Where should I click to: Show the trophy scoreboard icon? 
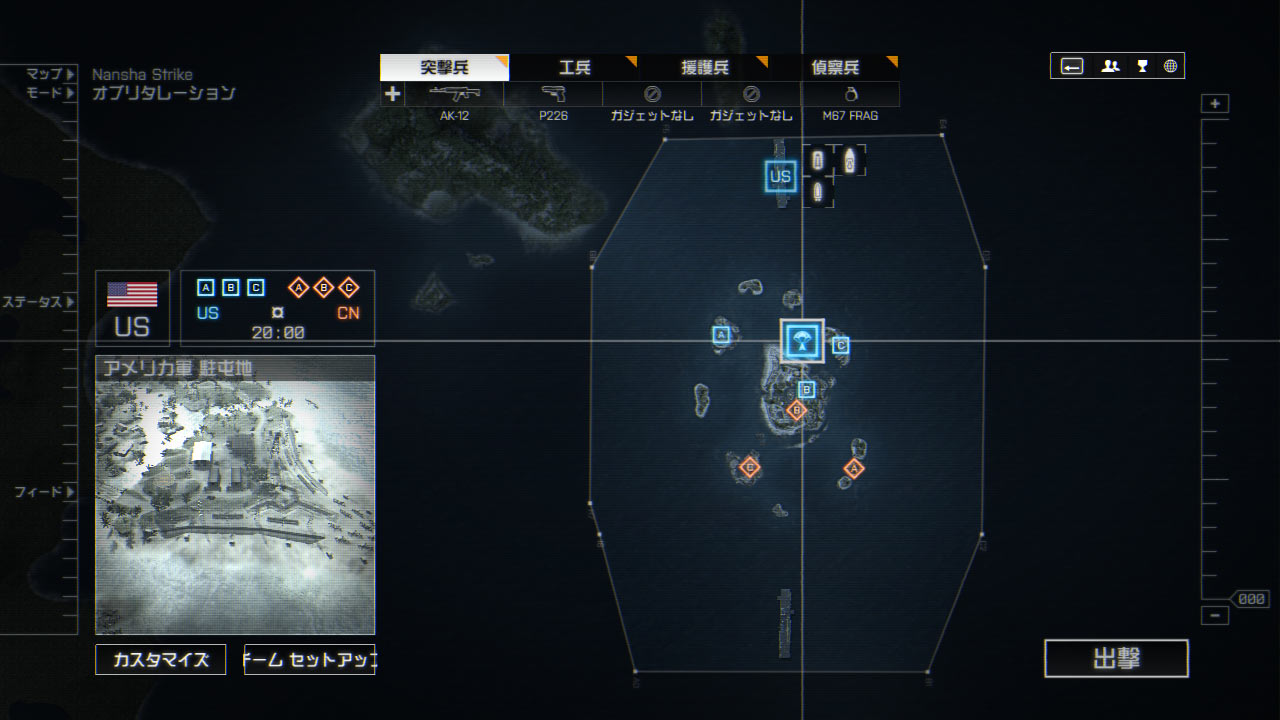tap(1142, 66)
